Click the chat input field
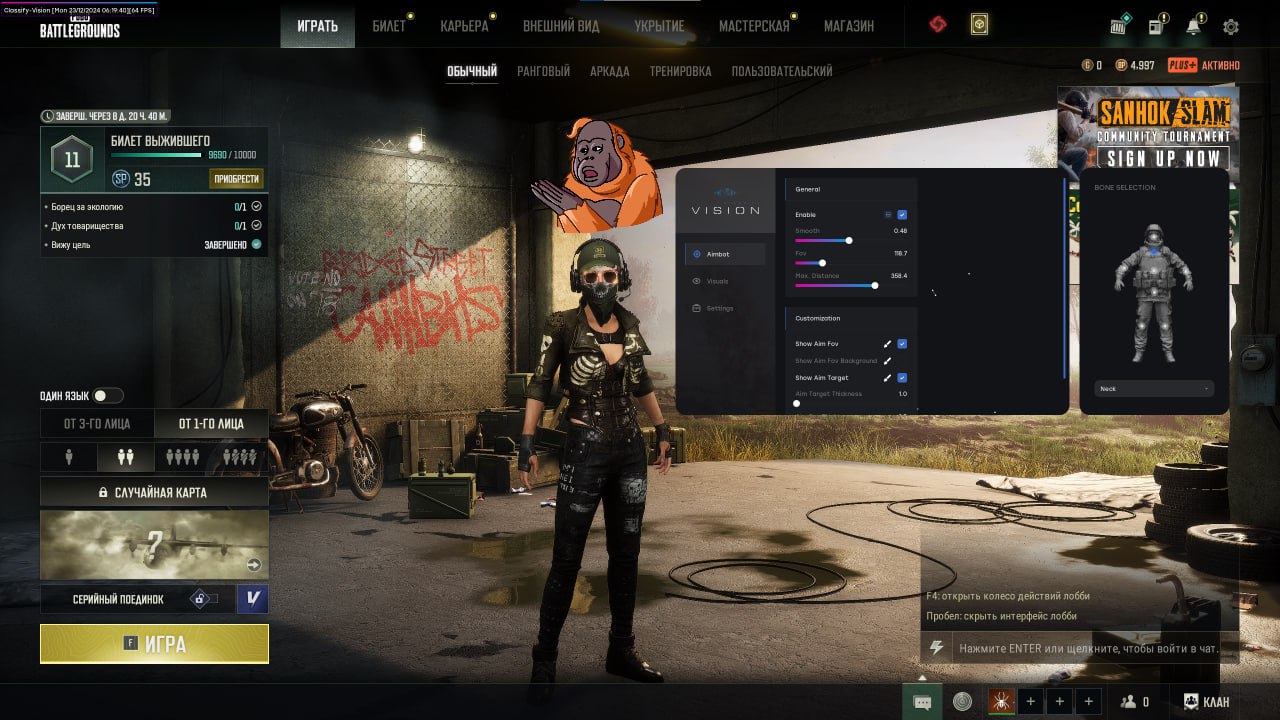1280x720 pixels. [x=1088, y=648]
